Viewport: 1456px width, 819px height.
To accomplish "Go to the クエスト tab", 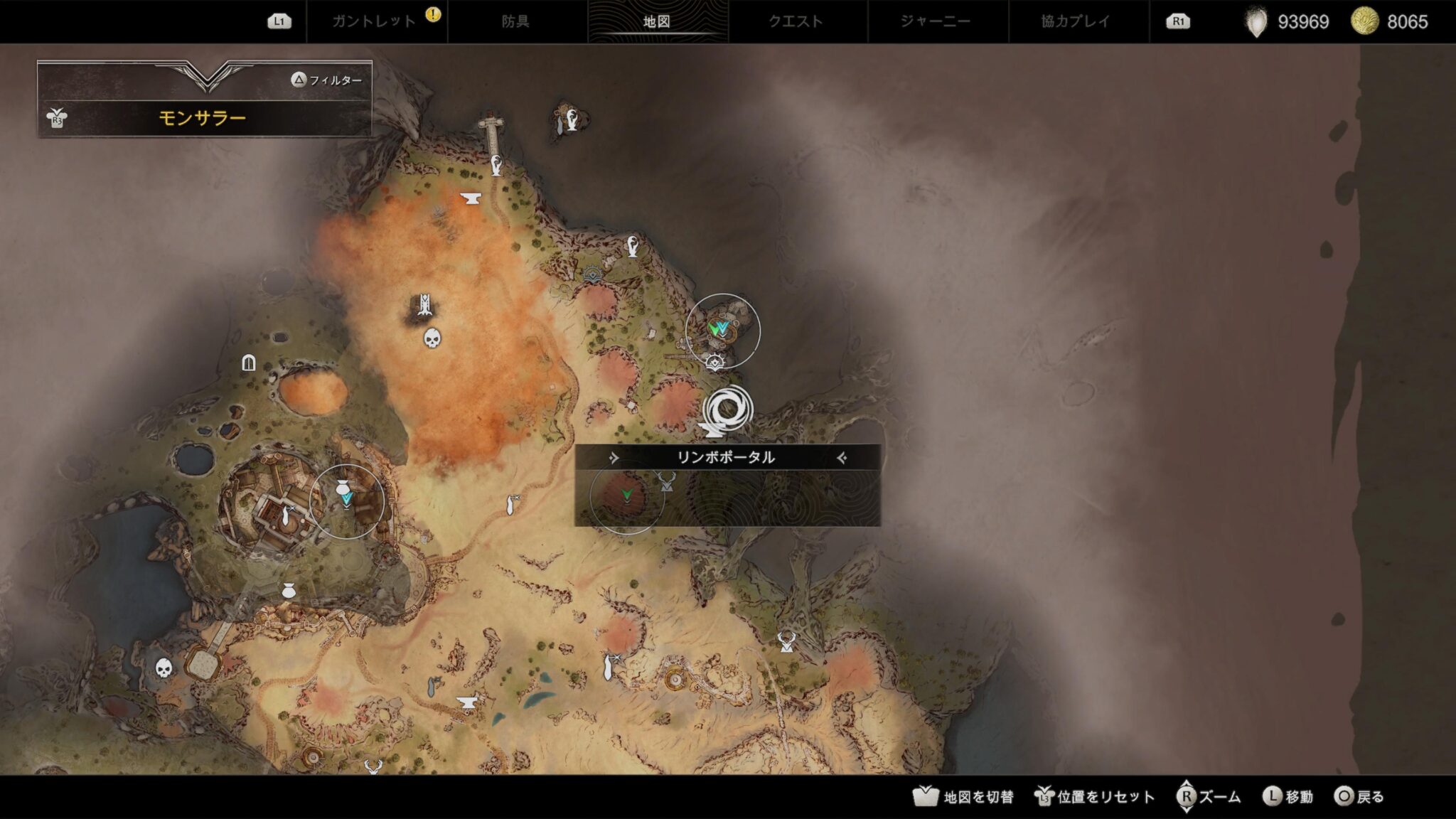I will 796,21.
